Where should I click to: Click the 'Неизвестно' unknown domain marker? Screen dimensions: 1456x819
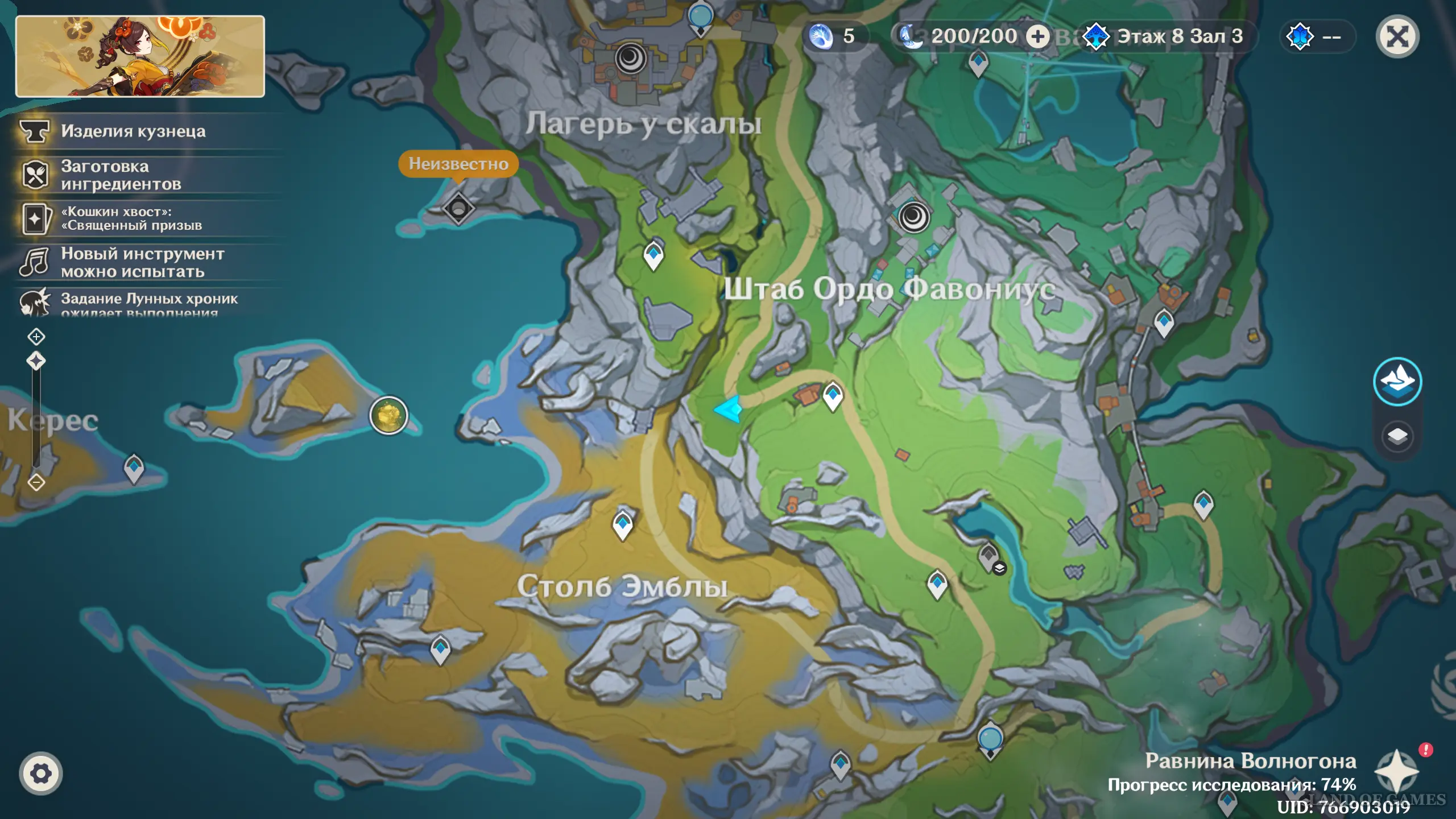458,208
